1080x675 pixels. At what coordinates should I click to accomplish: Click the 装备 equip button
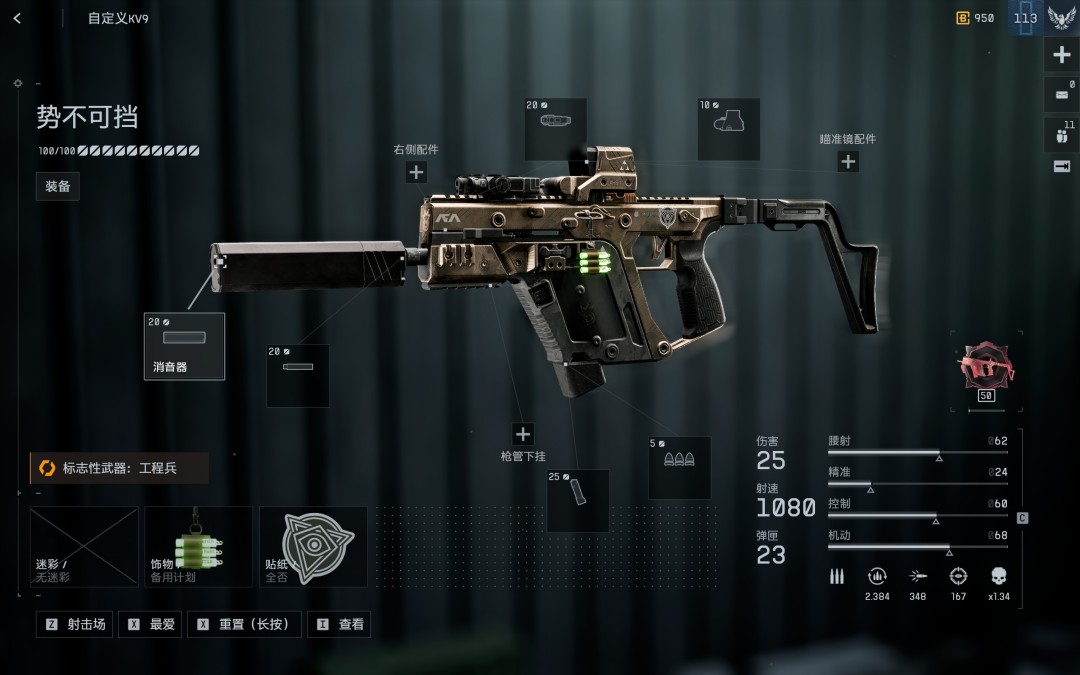pyautogui.click(x=58, y=186)
